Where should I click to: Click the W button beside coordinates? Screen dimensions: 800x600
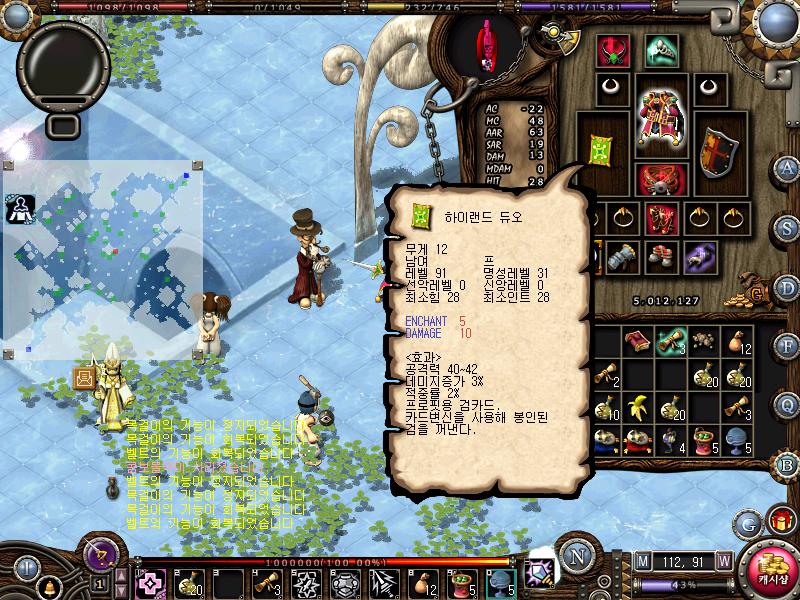coord(723,559)
